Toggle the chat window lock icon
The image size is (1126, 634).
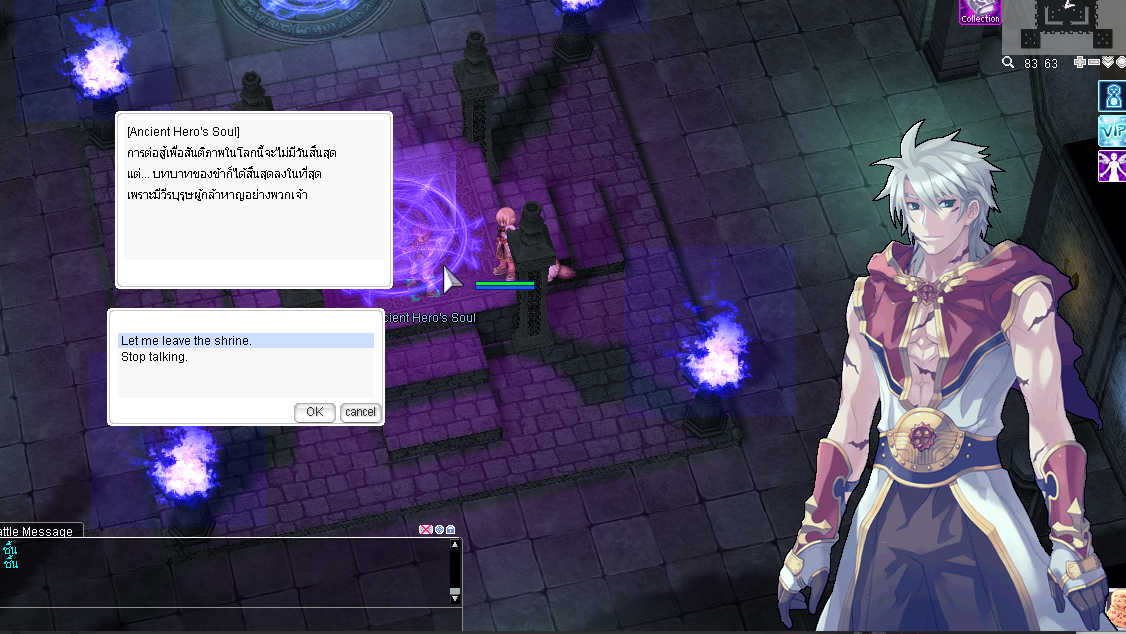(451, 529)
